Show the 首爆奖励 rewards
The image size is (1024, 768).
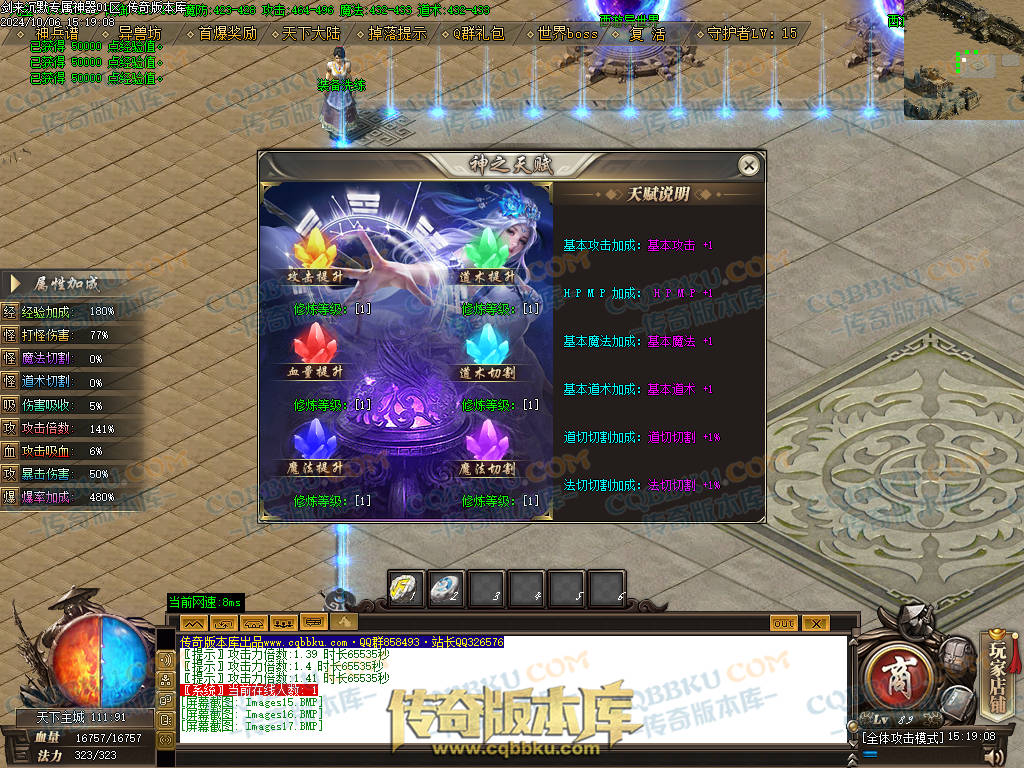pyautogui.click(x=227, y=33)
